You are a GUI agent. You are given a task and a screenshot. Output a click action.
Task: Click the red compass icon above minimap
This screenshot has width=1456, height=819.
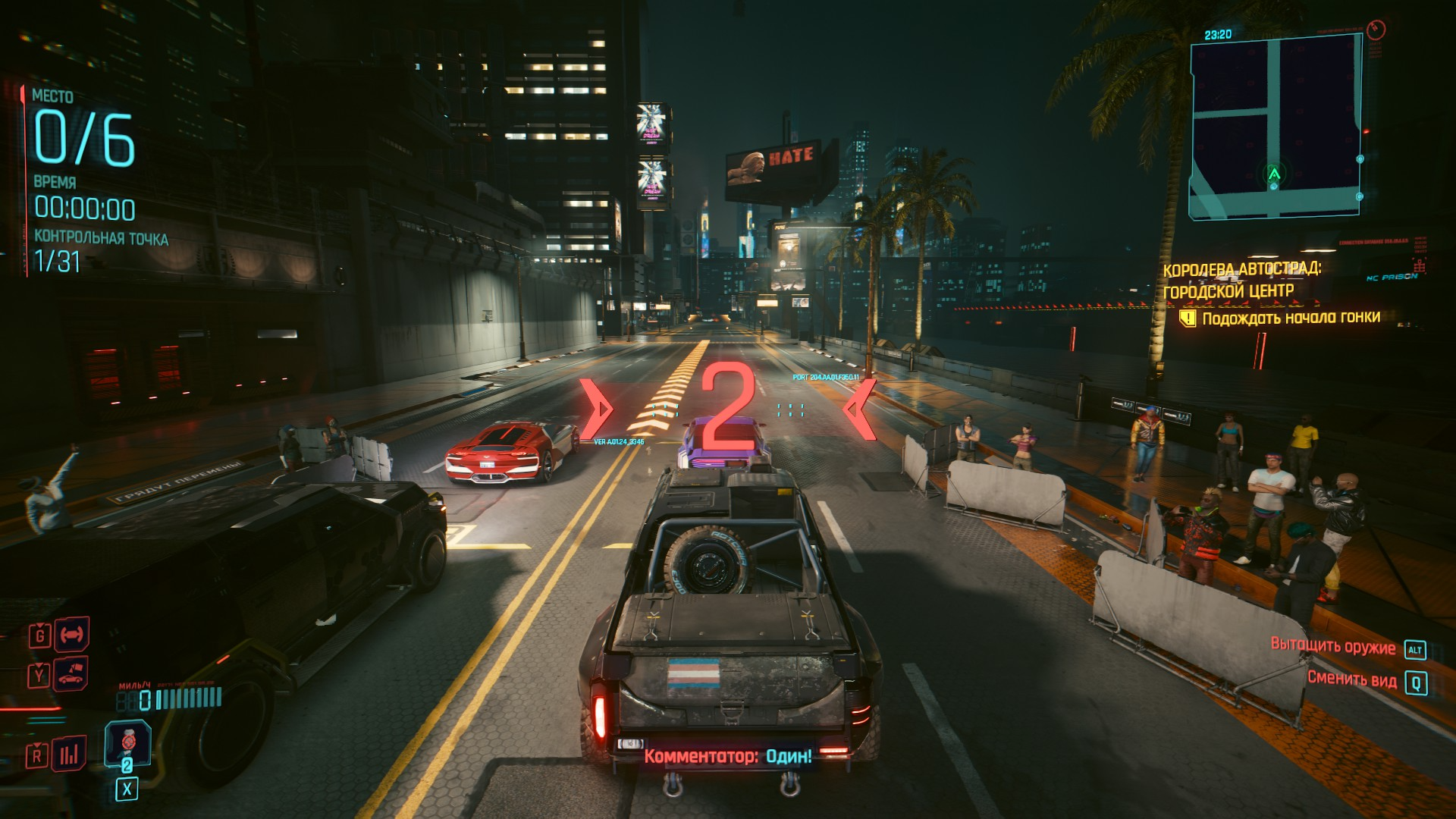pos(1376,30)
